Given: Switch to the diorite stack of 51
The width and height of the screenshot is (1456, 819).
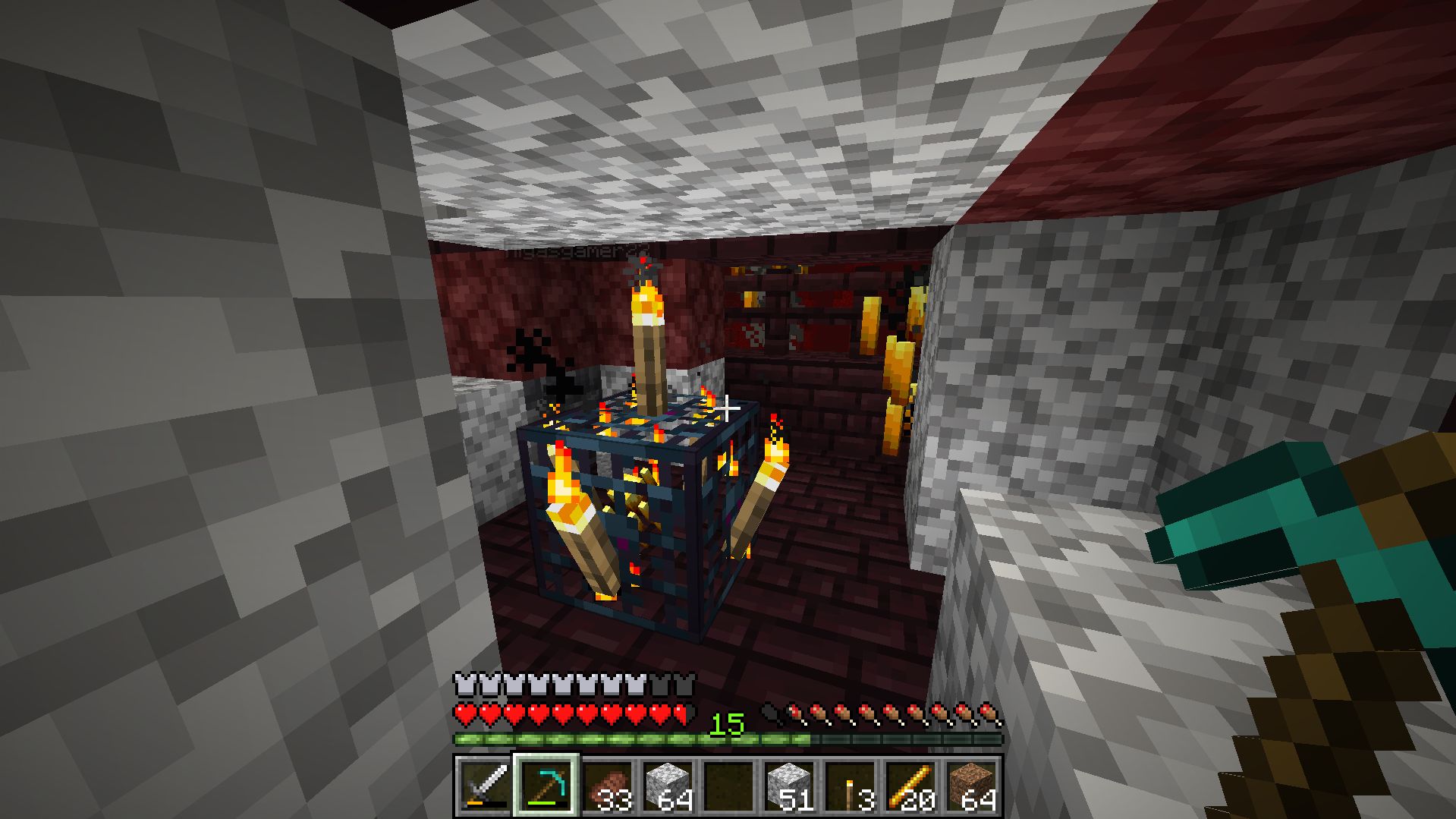Looking at the screenshot, I should pos(789,786).
